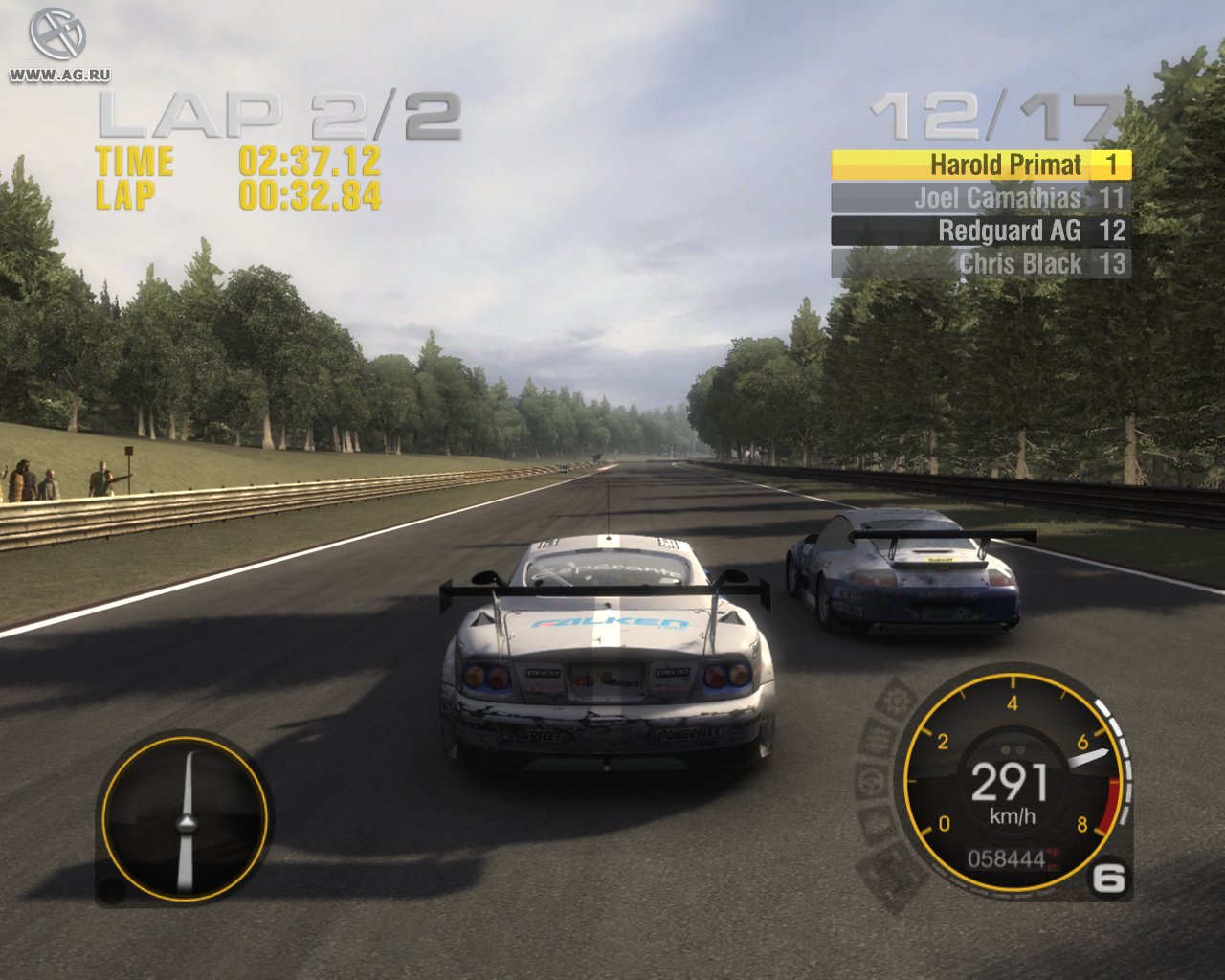Expand the LAP 2/2 indicator
The image size is (1225, 980).
click(x=280, y=115)
